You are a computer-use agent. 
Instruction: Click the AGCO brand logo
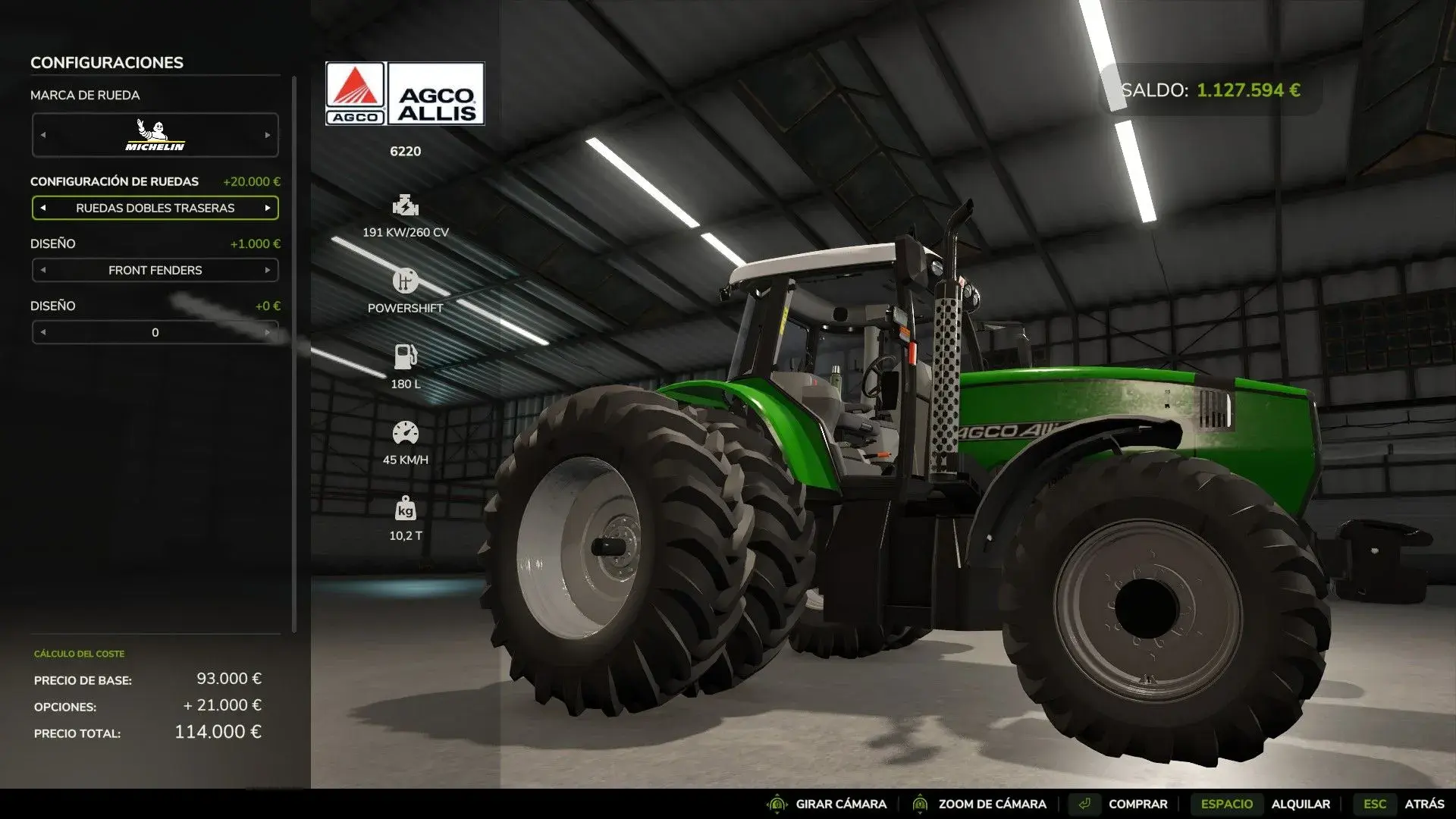[x=355, y=93]
